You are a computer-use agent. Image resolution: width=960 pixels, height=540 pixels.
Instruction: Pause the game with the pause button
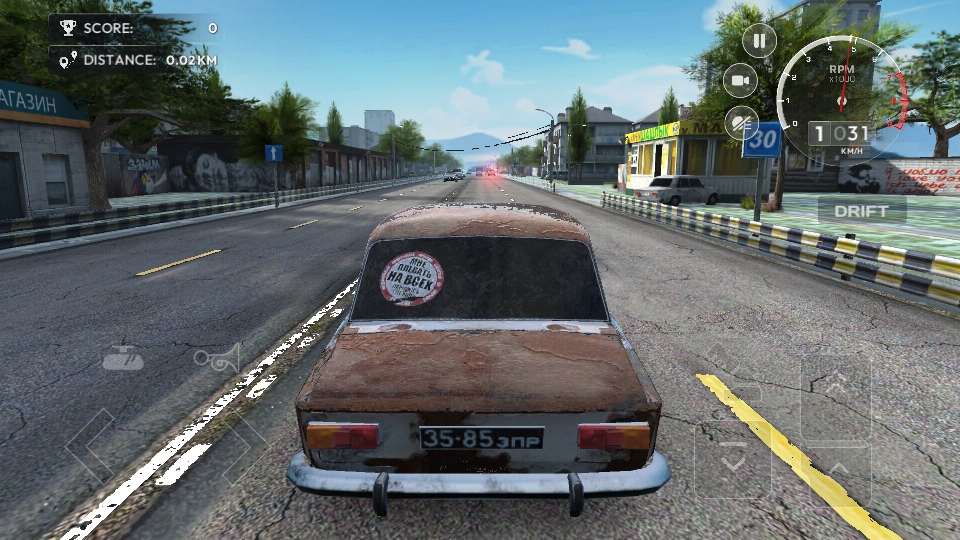click(x=759, y=41)
